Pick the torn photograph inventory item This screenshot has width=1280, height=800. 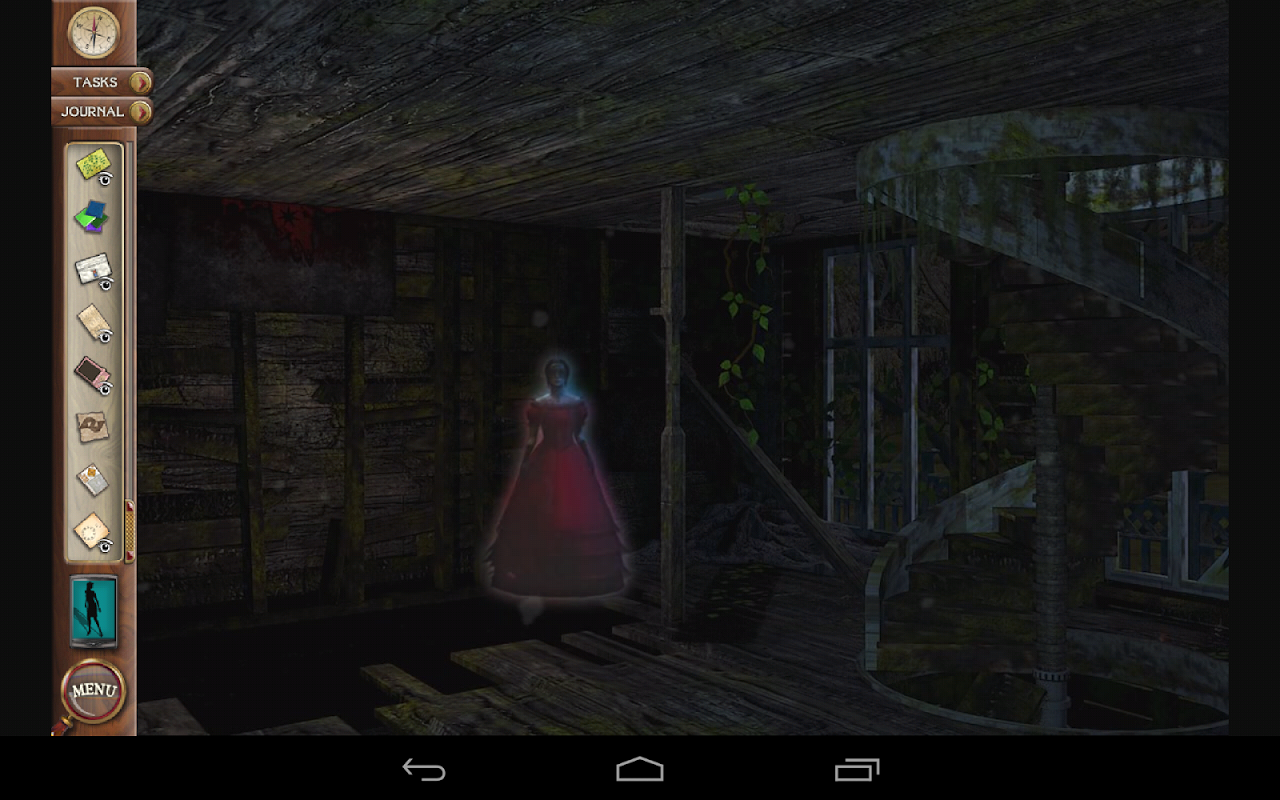point(93,425)
